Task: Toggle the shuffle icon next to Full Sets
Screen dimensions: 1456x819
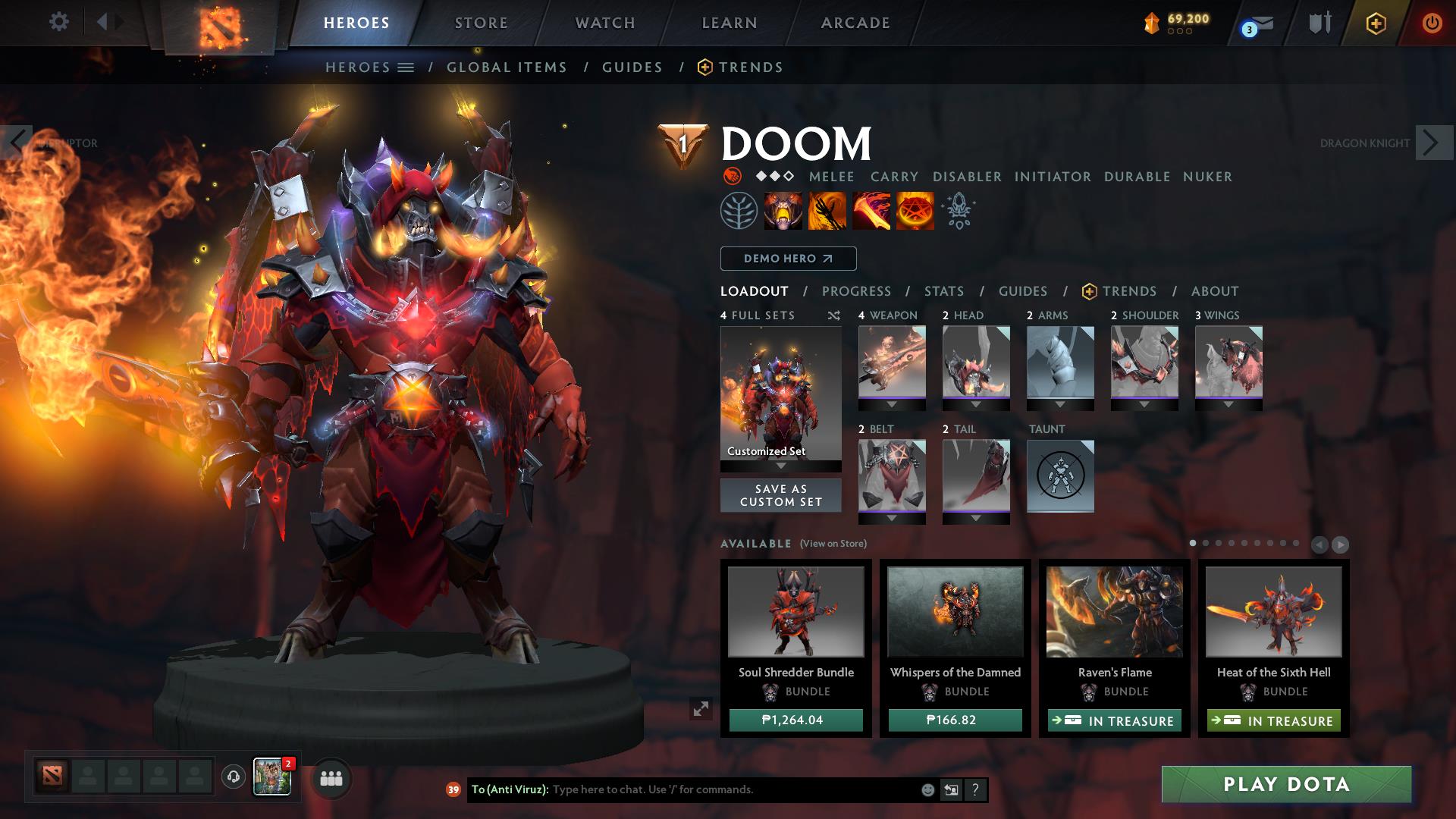Action: click(x=833, y=315)
